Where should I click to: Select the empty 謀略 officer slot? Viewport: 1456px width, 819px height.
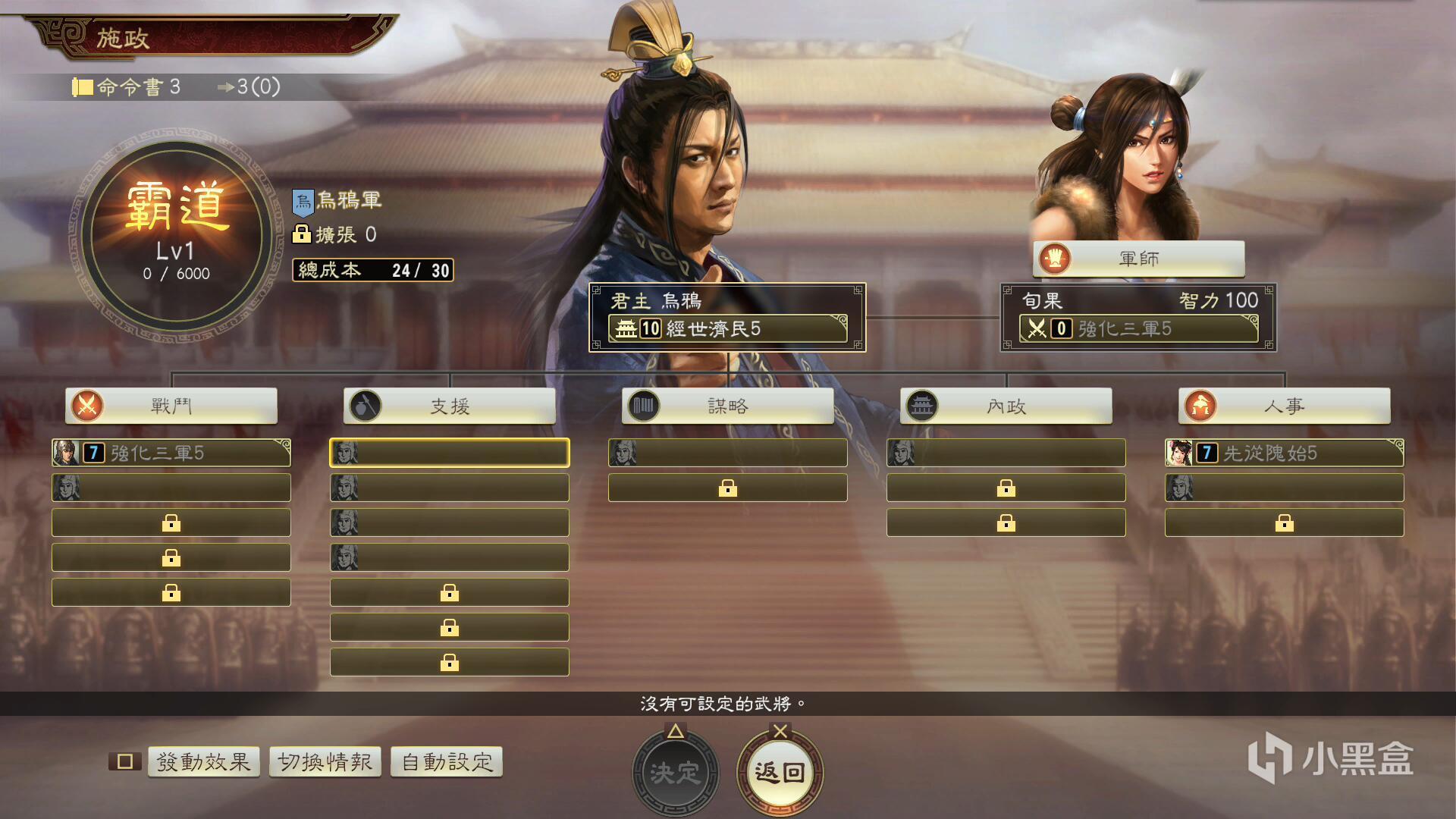pos(728,453)
